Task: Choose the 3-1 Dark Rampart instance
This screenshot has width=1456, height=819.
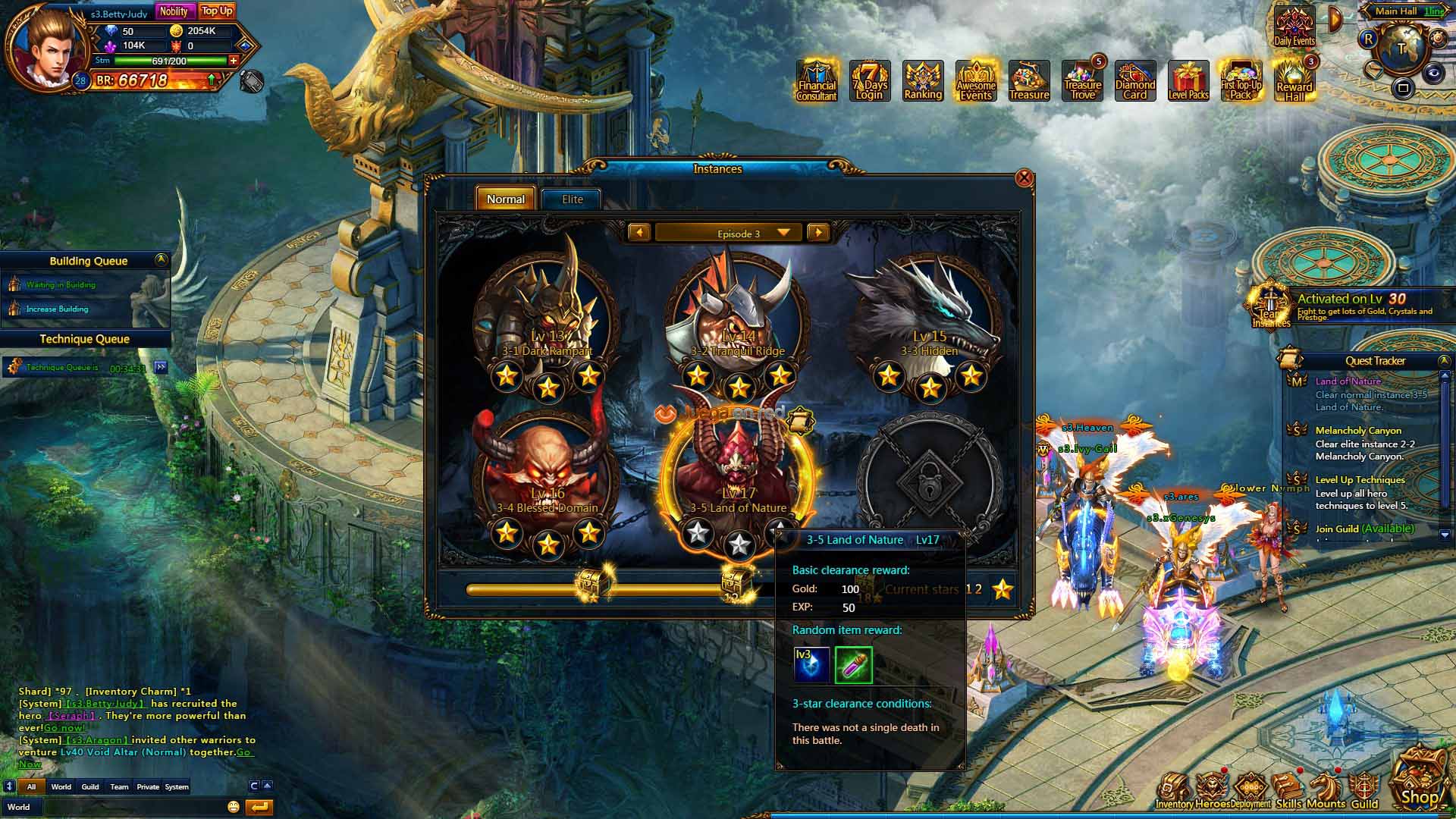Action: click(x=547, y=318)
